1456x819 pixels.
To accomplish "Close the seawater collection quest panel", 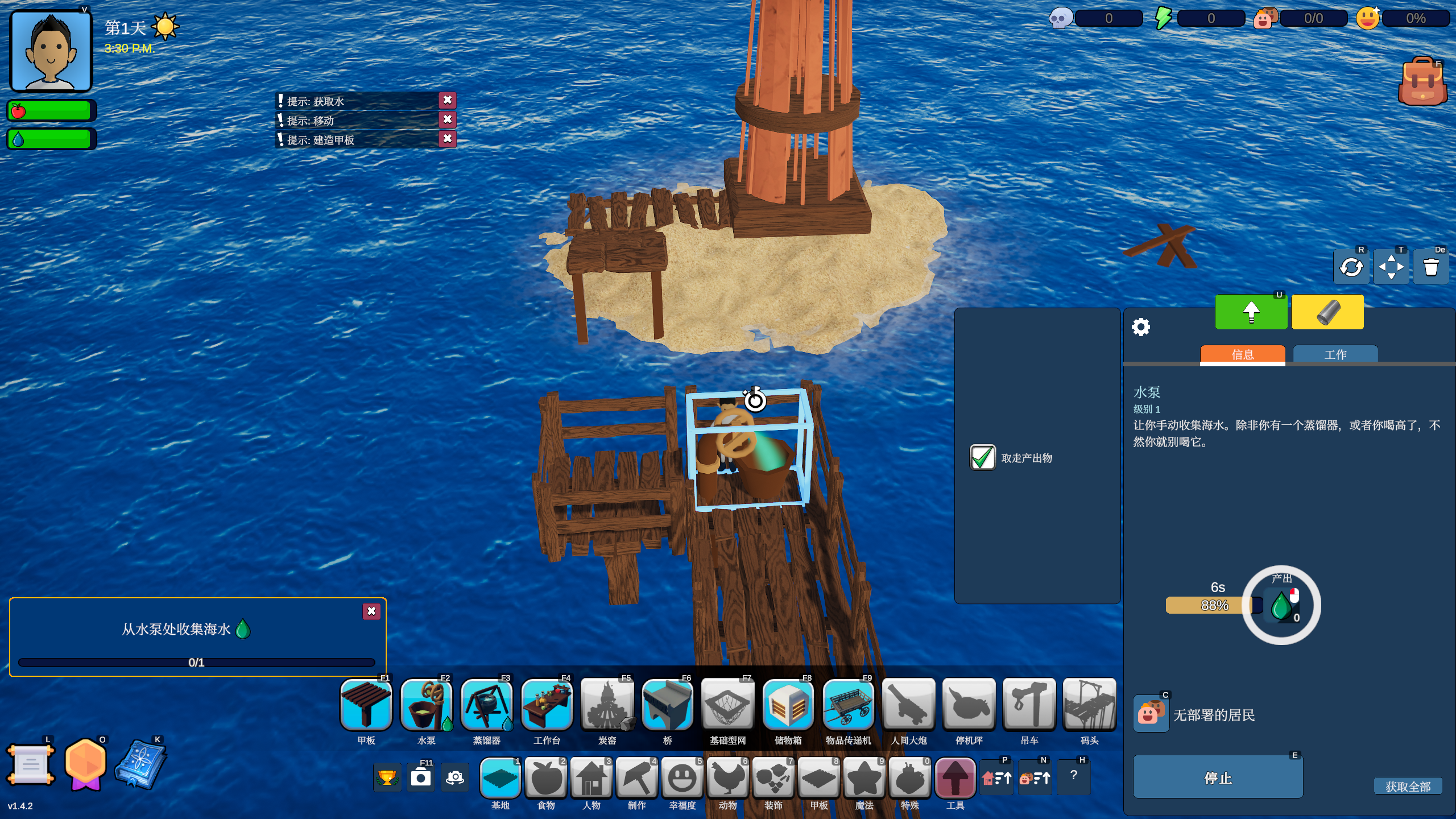I will point(371,611).
